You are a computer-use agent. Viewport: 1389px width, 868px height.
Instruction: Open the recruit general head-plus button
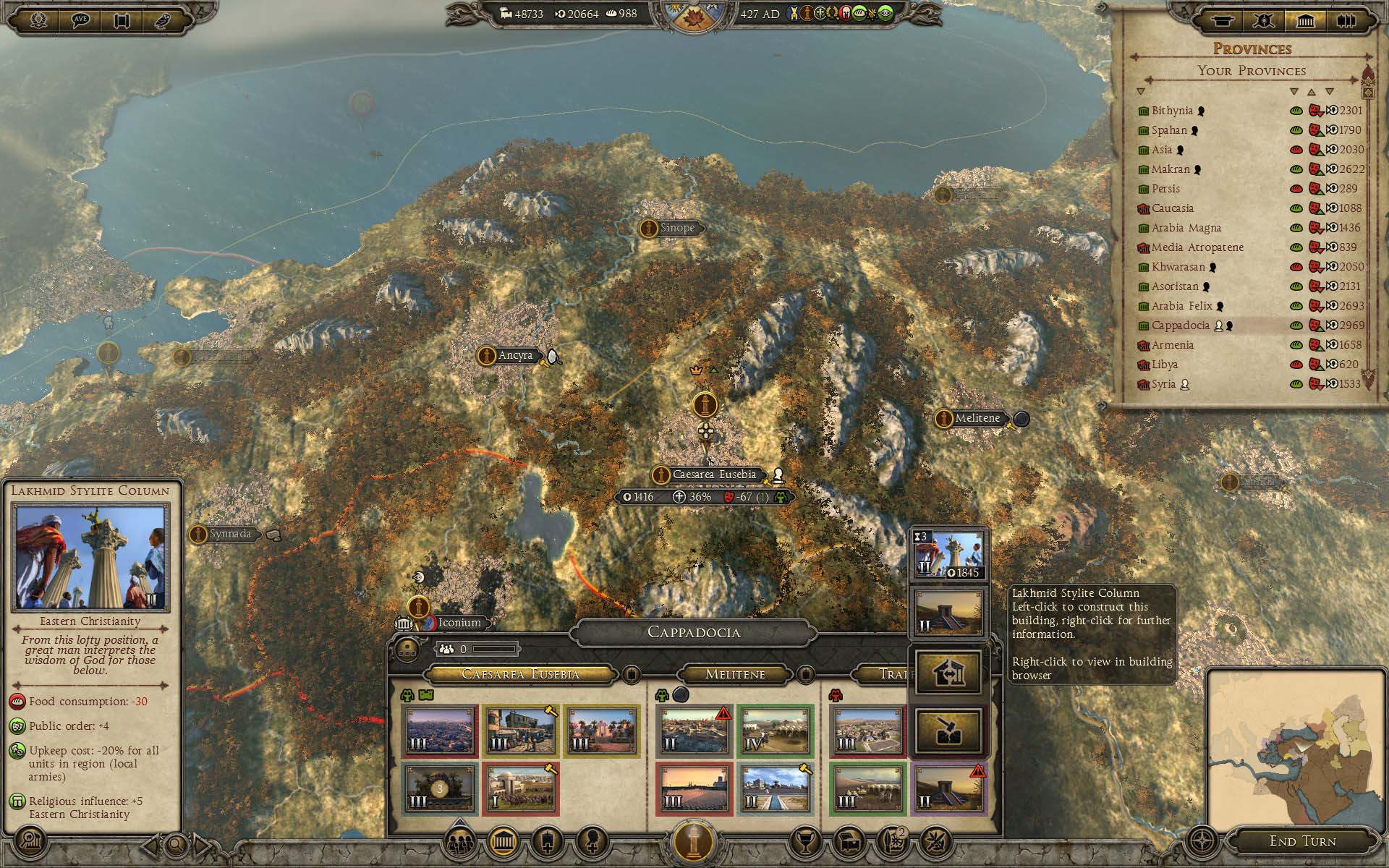[592, 843]
